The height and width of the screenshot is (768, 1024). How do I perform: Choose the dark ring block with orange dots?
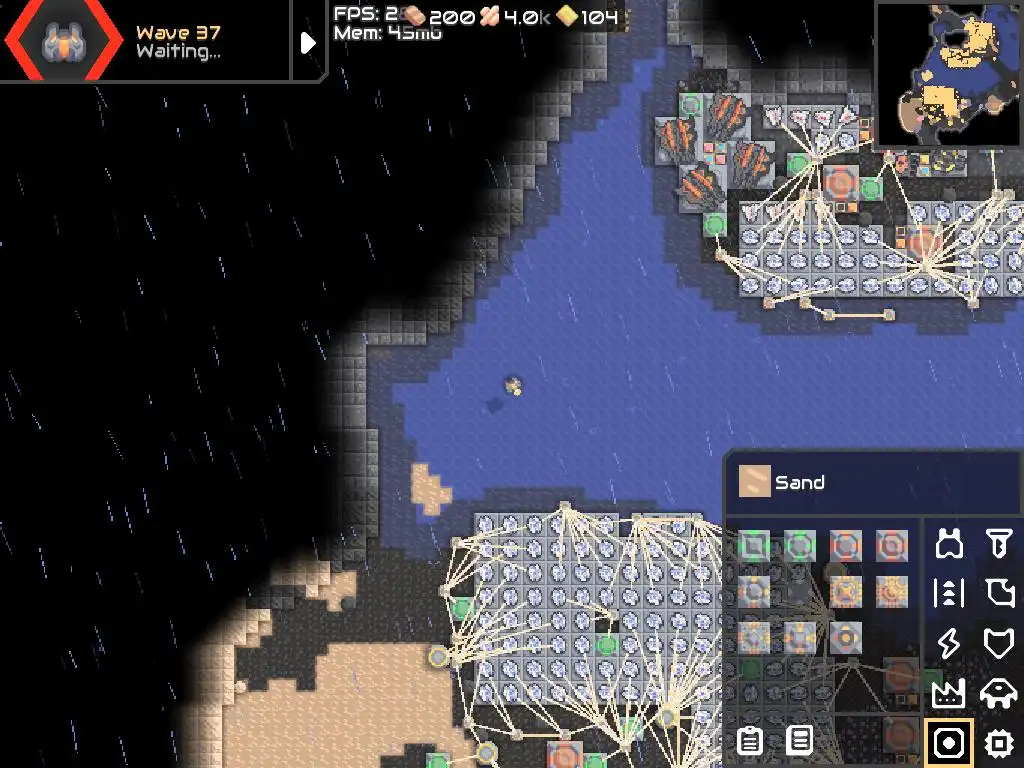pyautogui.click(x=846, y=637)
